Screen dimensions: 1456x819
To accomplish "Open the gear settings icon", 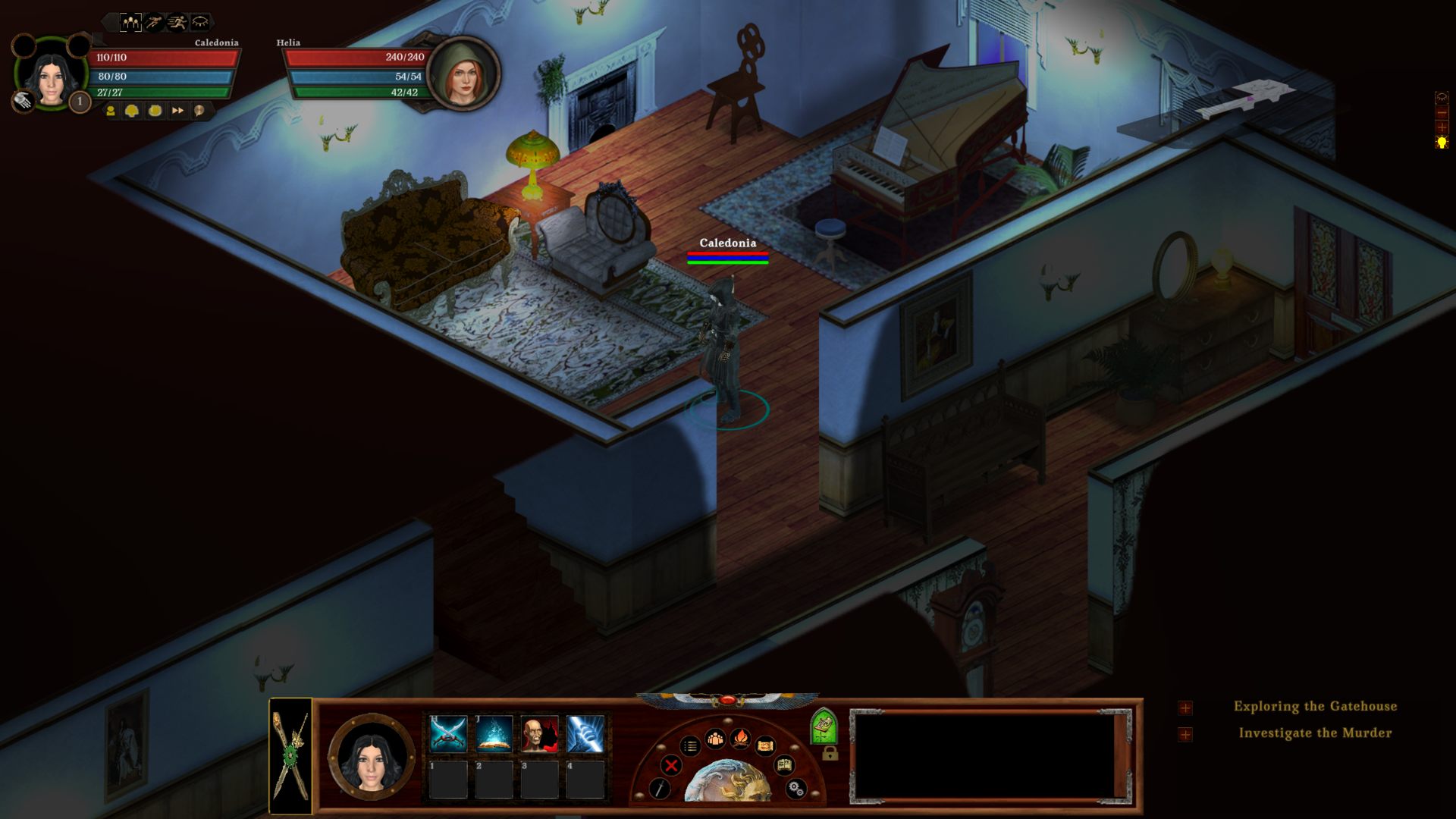I will coord(795,789).
